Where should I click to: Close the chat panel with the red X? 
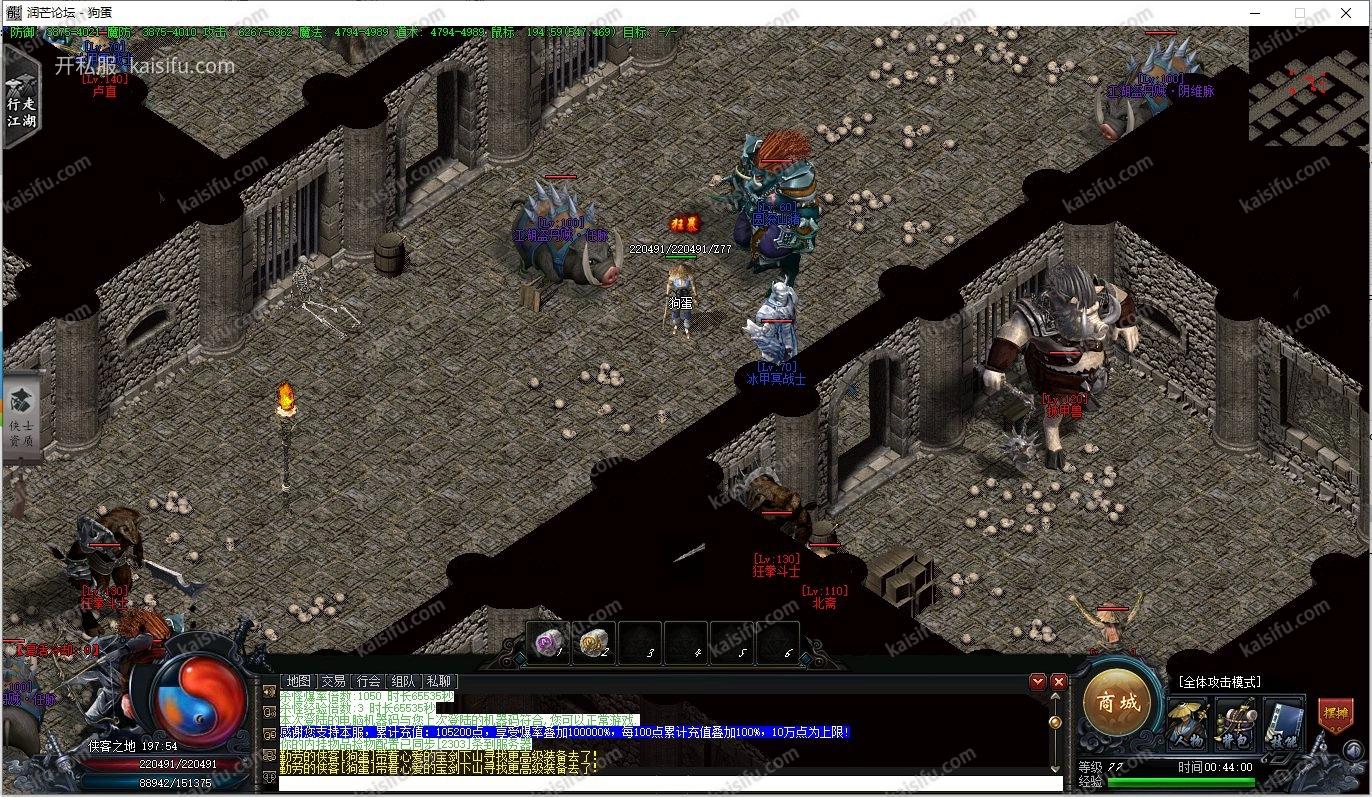click(1059, 682)
